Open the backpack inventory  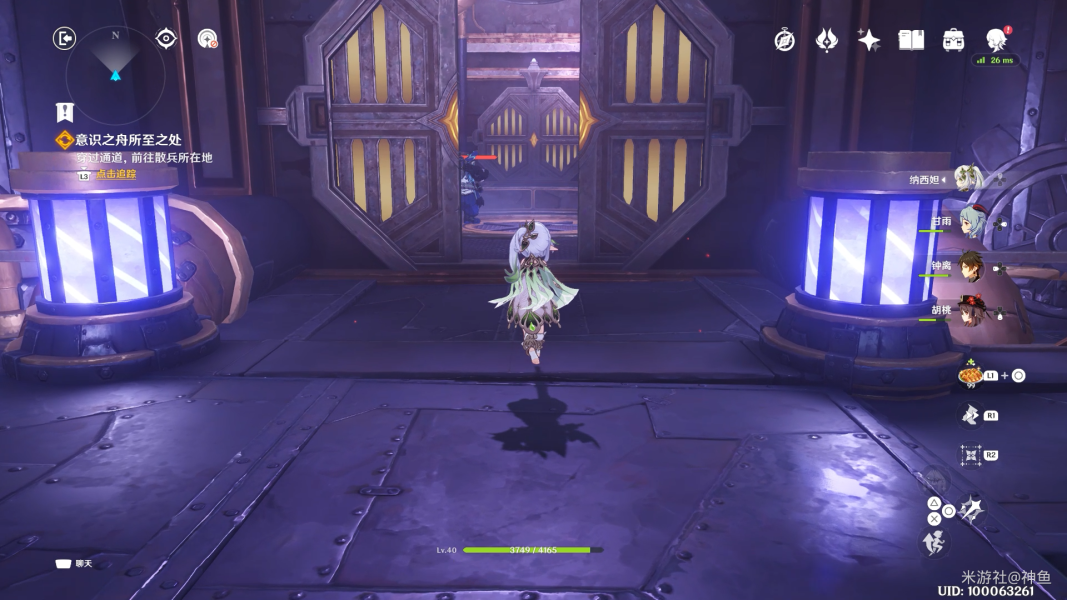953,40
